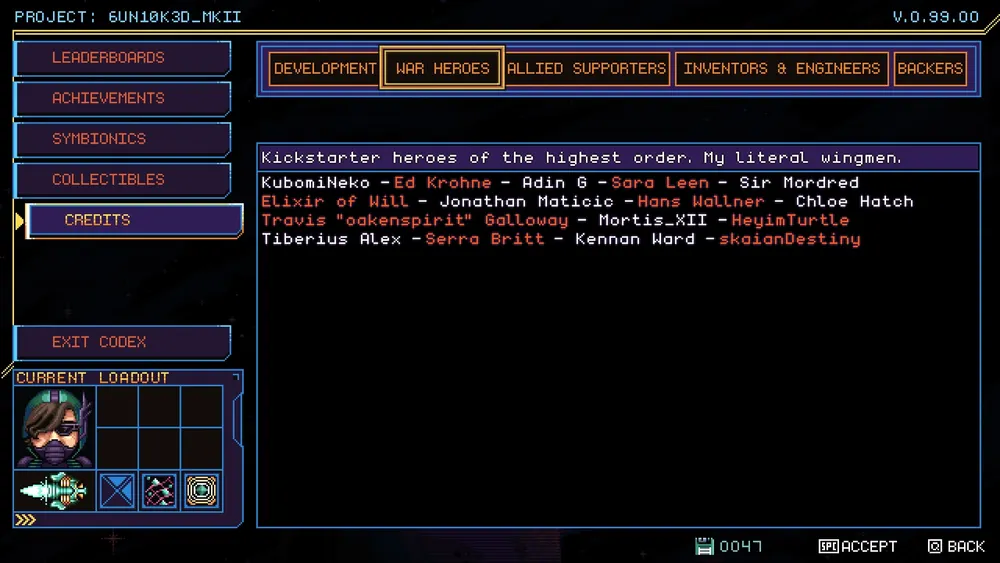
Task: Show the Allied Supporters tab
Action: 586,69
